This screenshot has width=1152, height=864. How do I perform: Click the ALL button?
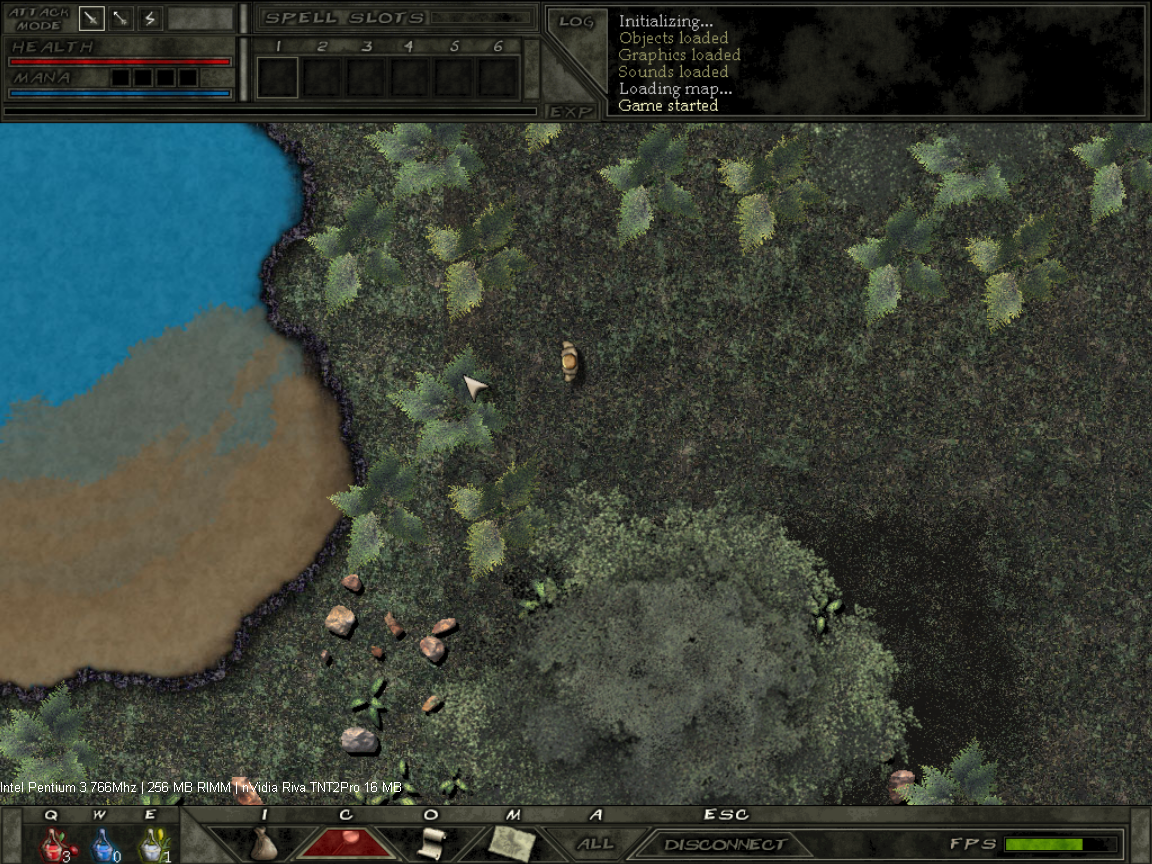click(596, 844)
